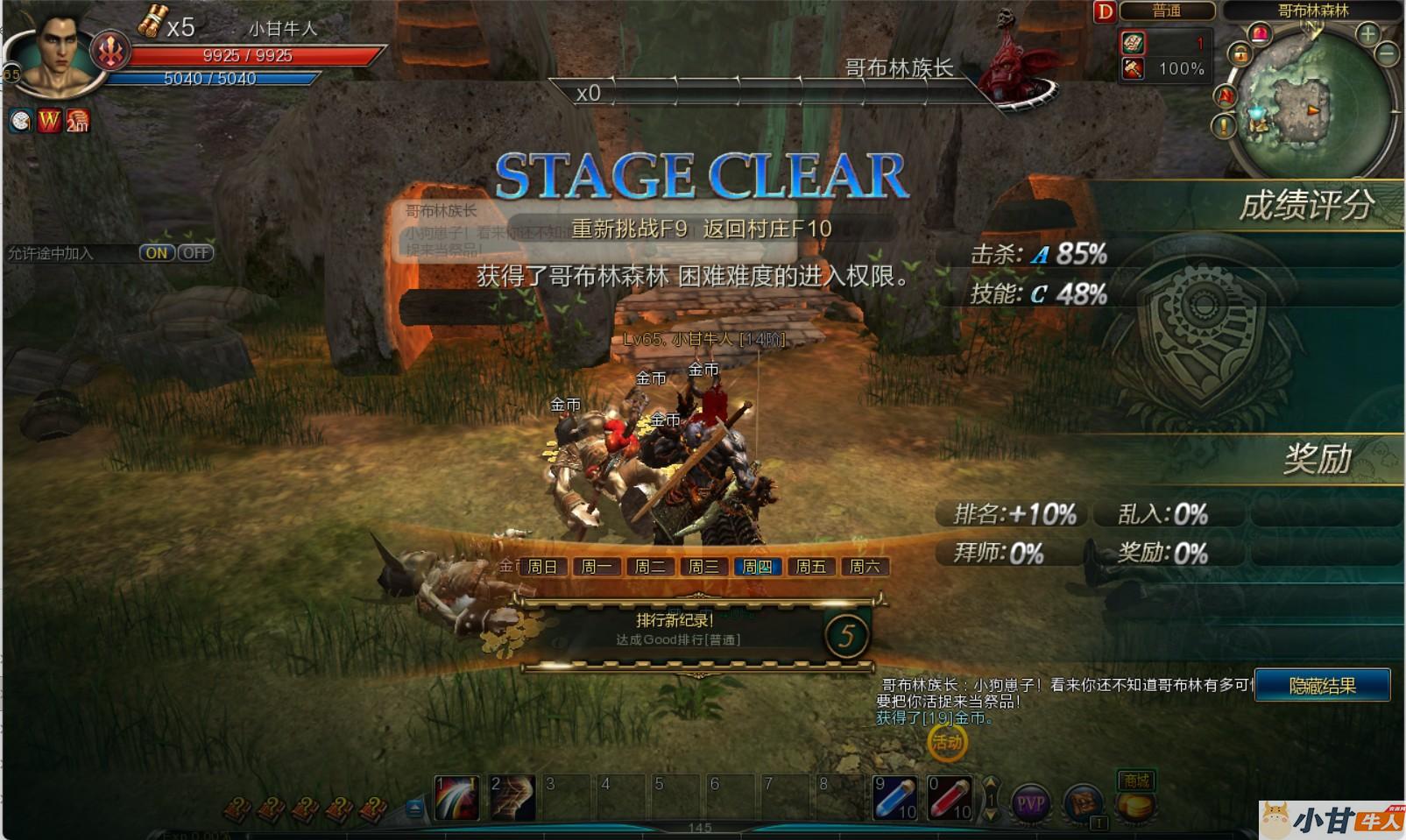Viewport: 1406px width, 840px height.
Task: Activate the slash skill in slot 1
Action: (456, 798)
